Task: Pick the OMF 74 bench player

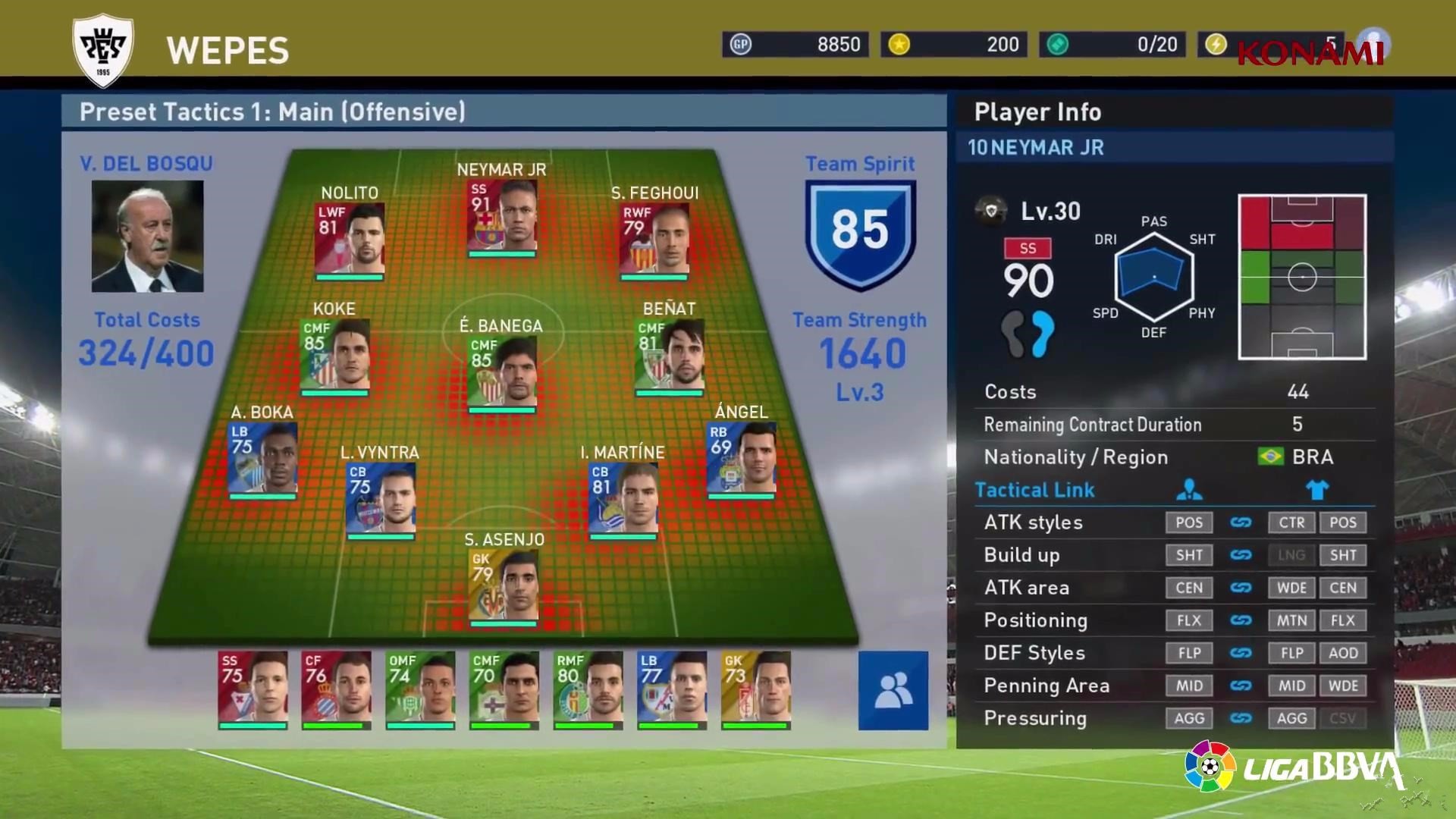Action: click(x=420, y=689)
